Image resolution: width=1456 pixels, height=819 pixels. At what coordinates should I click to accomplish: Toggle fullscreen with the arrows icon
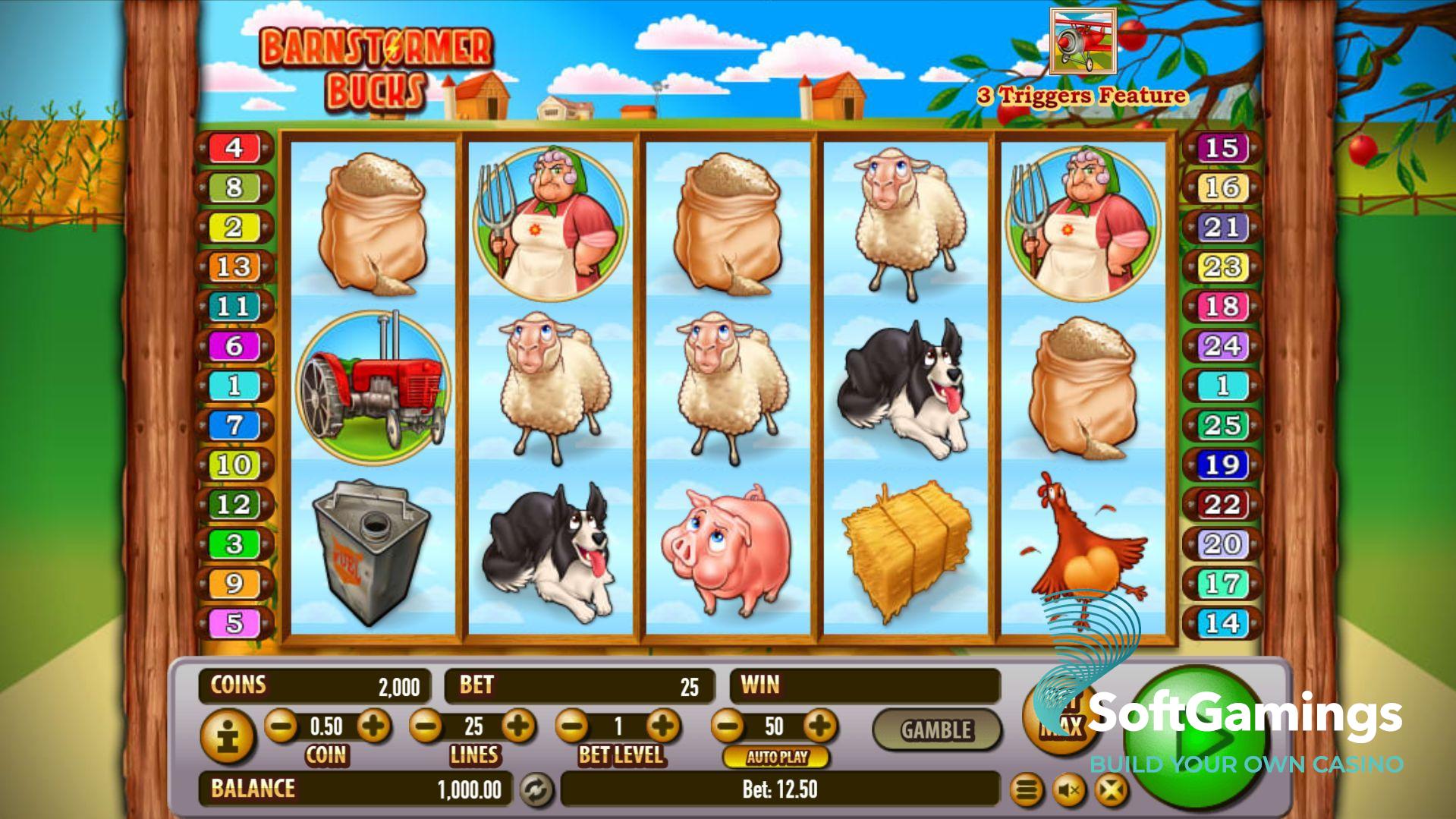(1111, 791)
